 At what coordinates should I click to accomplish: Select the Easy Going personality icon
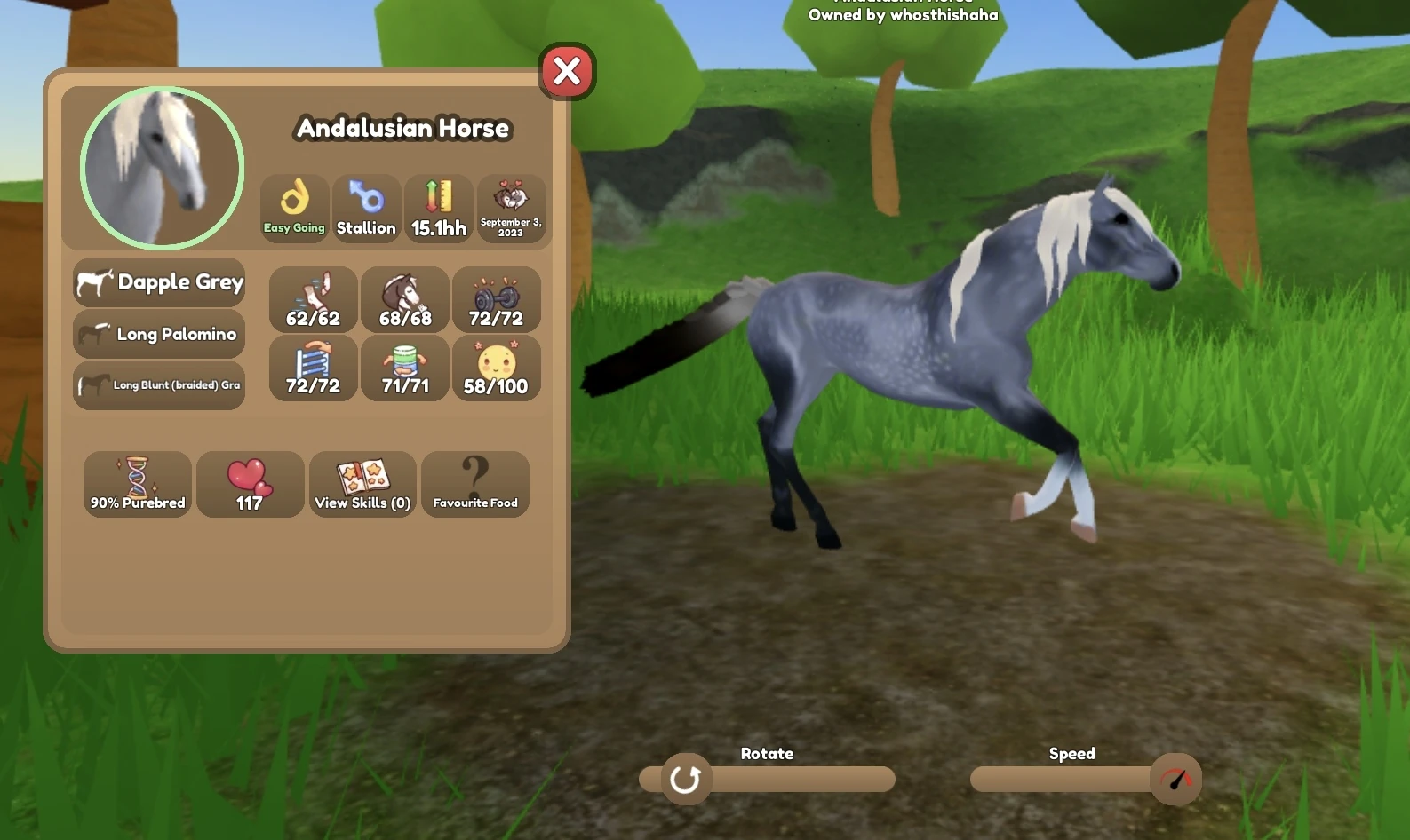coord(293,208)
